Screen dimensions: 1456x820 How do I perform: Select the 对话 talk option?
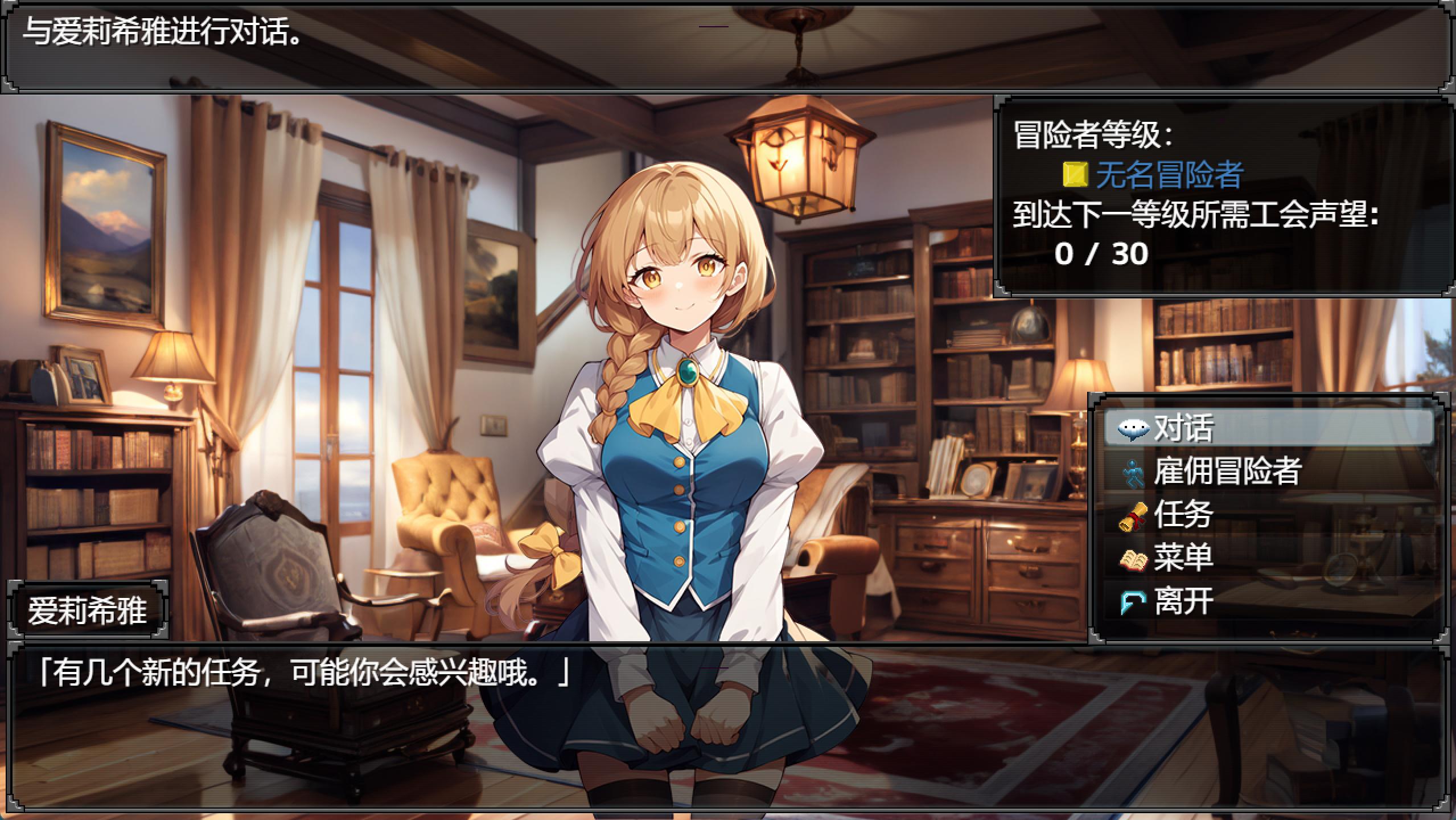pos(1268,428)
